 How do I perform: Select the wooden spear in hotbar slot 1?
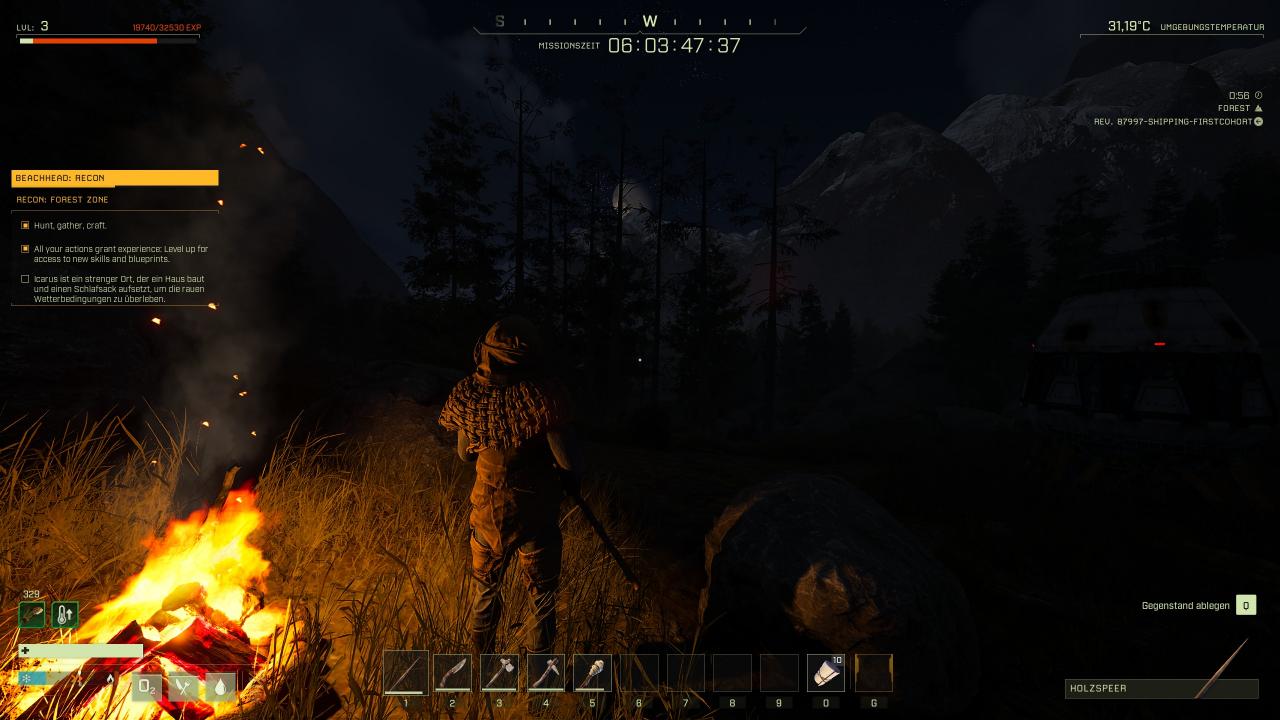click(406, 673)
